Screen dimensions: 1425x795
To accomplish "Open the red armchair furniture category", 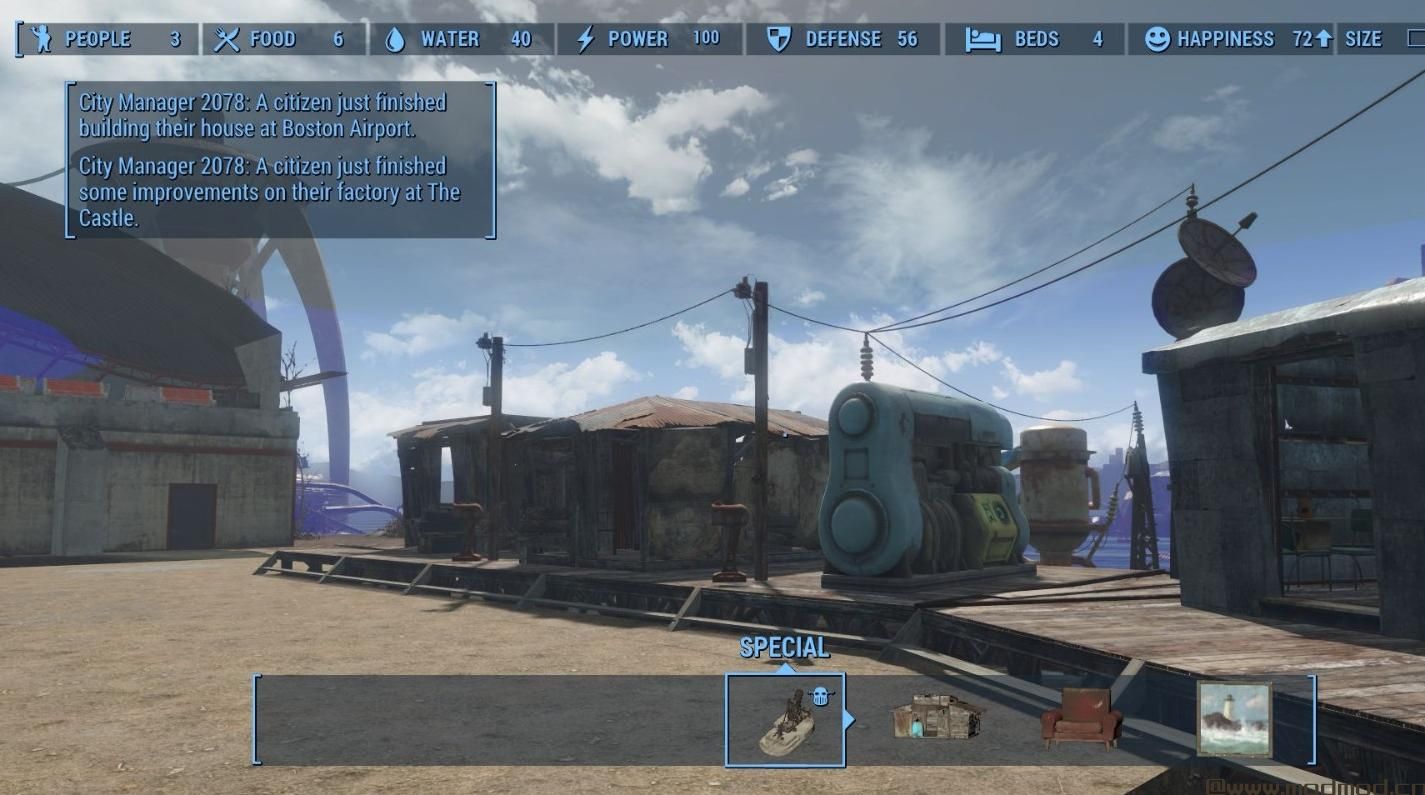I will coord(1081,719).
